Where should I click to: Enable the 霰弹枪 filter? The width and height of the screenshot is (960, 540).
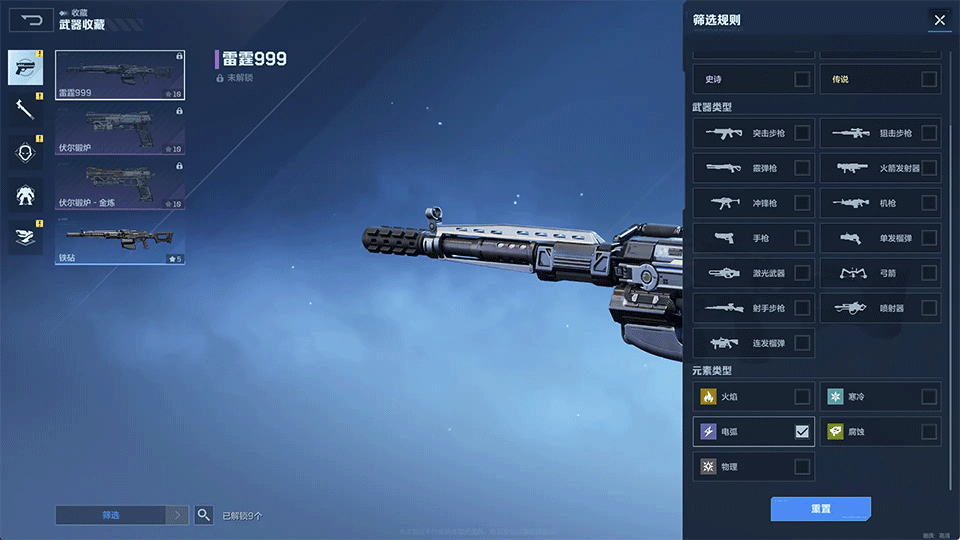click(x=802, y=168)
